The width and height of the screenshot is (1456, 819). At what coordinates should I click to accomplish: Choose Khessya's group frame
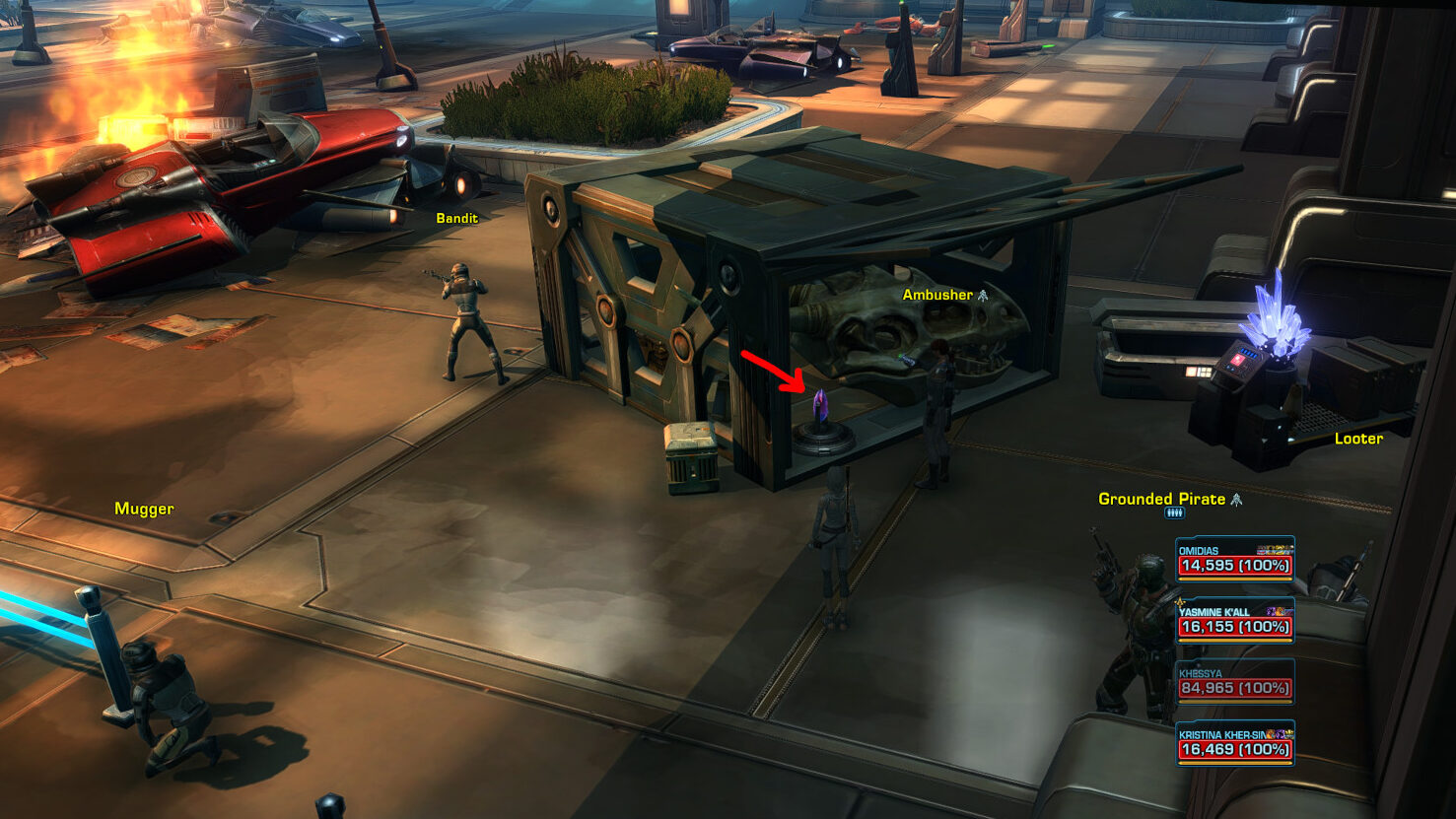pos(1234,682)
